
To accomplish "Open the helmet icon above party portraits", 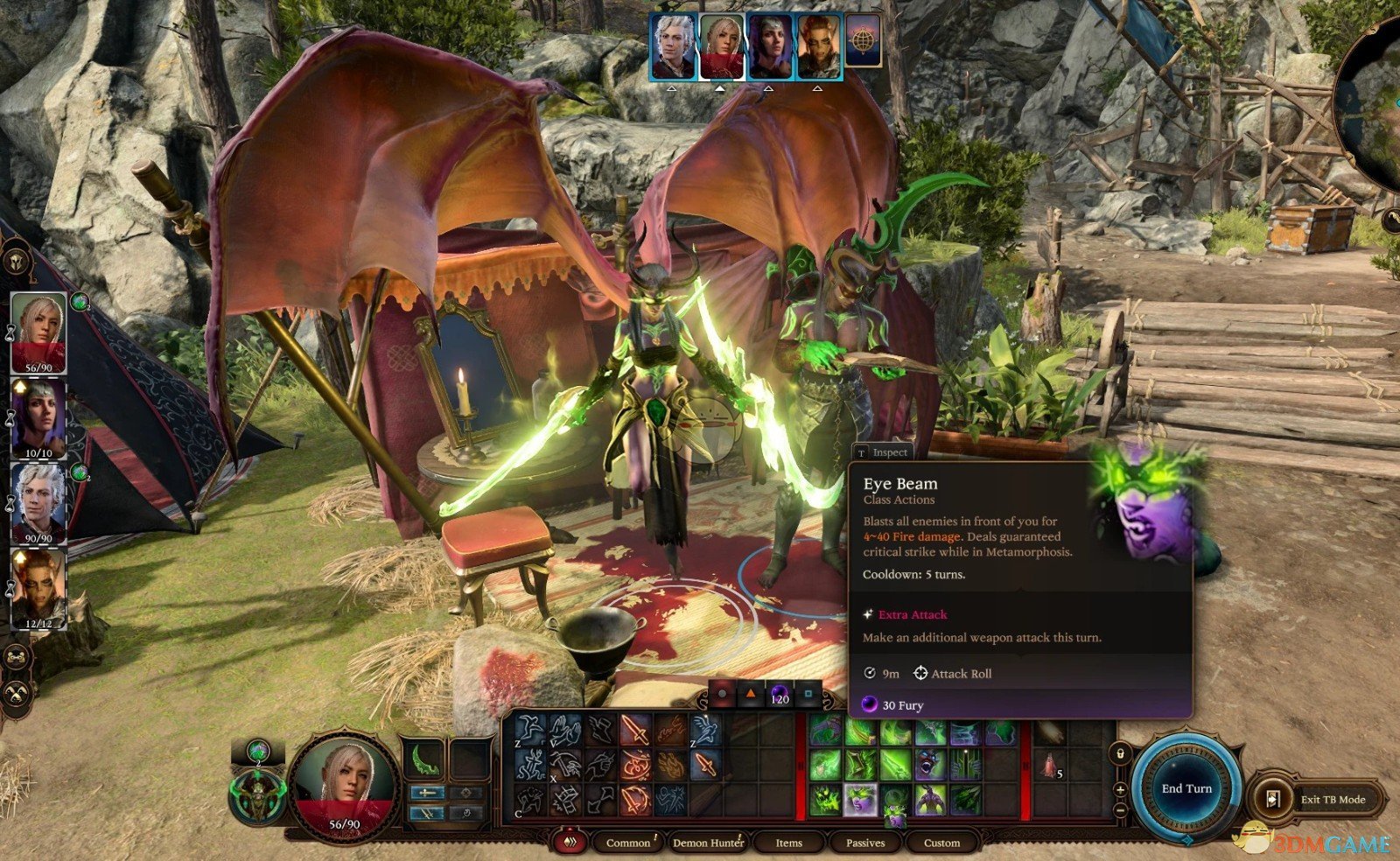I will coord(16,261).
